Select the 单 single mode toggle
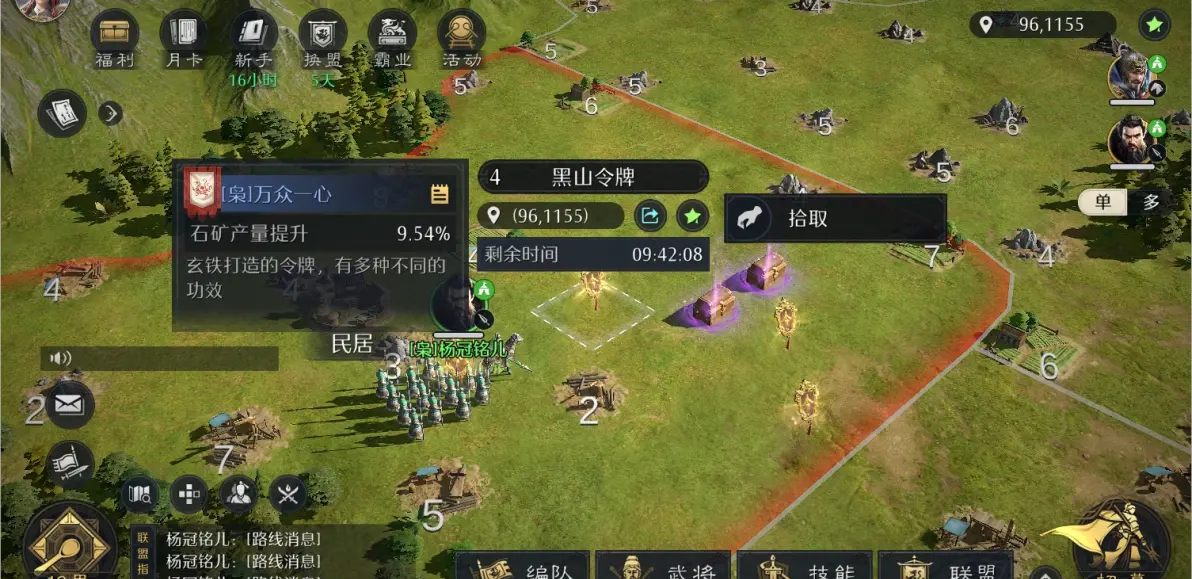1192x579 pixels. [1102, 202]
